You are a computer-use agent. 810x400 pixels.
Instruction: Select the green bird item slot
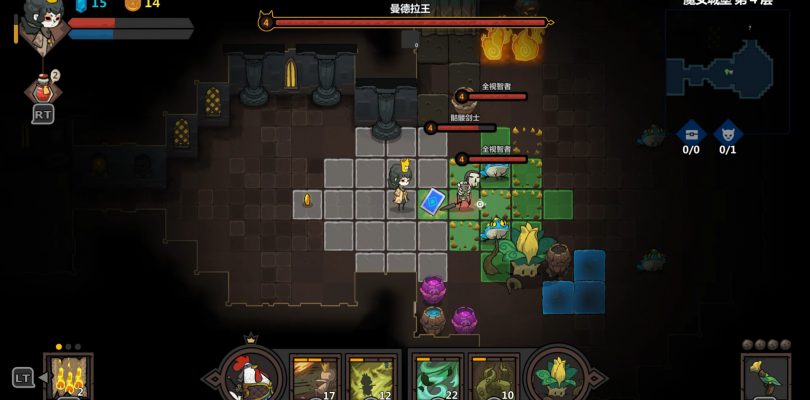click(x=765, y=379)
